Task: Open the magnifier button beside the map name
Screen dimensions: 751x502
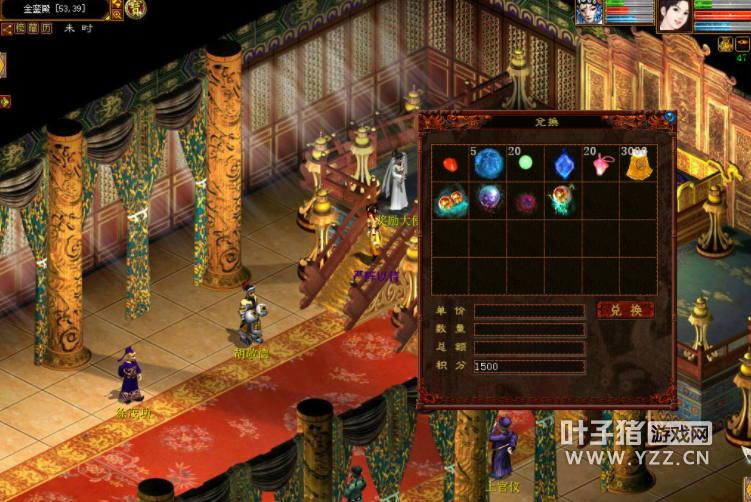Action: (117, 15)
